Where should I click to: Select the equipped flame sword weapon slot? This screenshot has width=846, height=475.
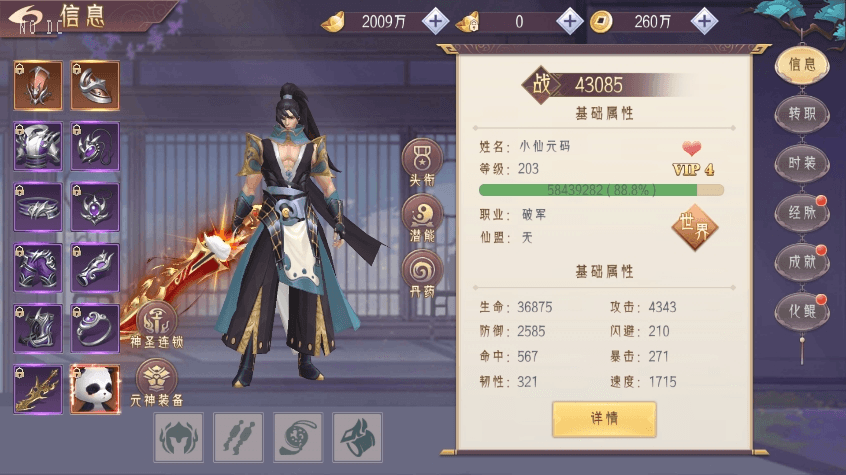point(38,389)
